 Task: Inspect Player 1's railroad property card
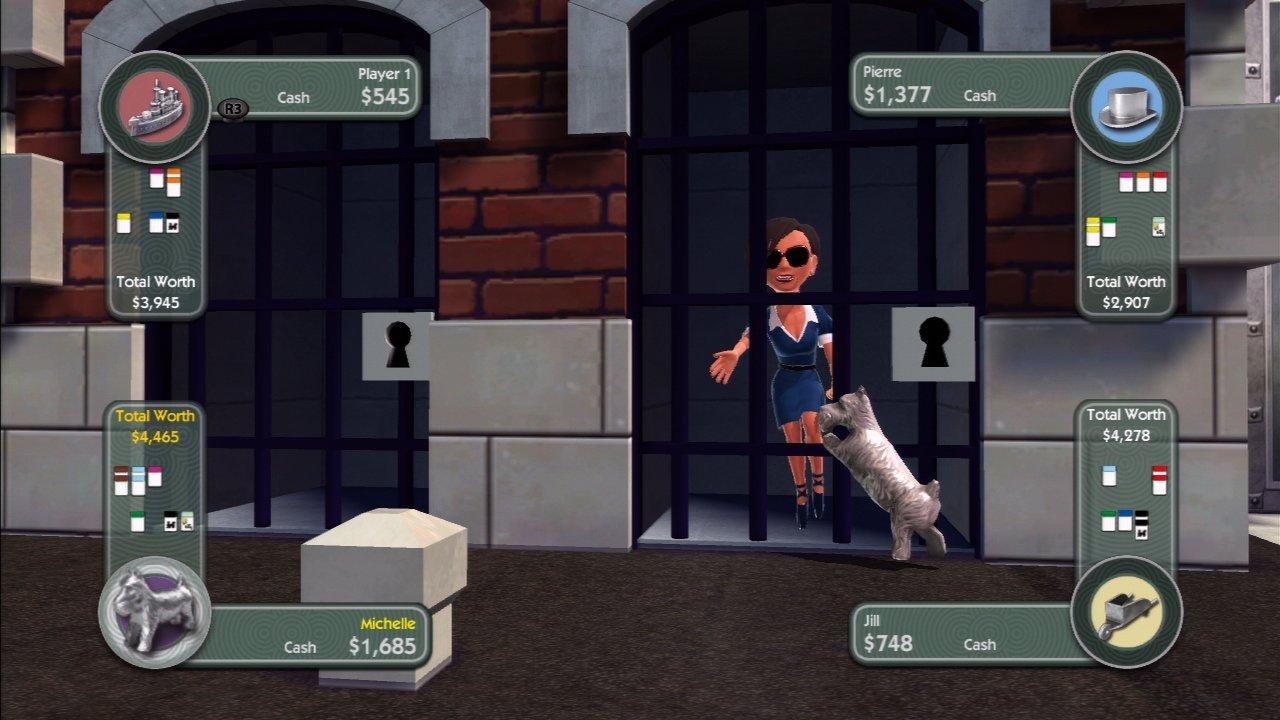(172, 222)
